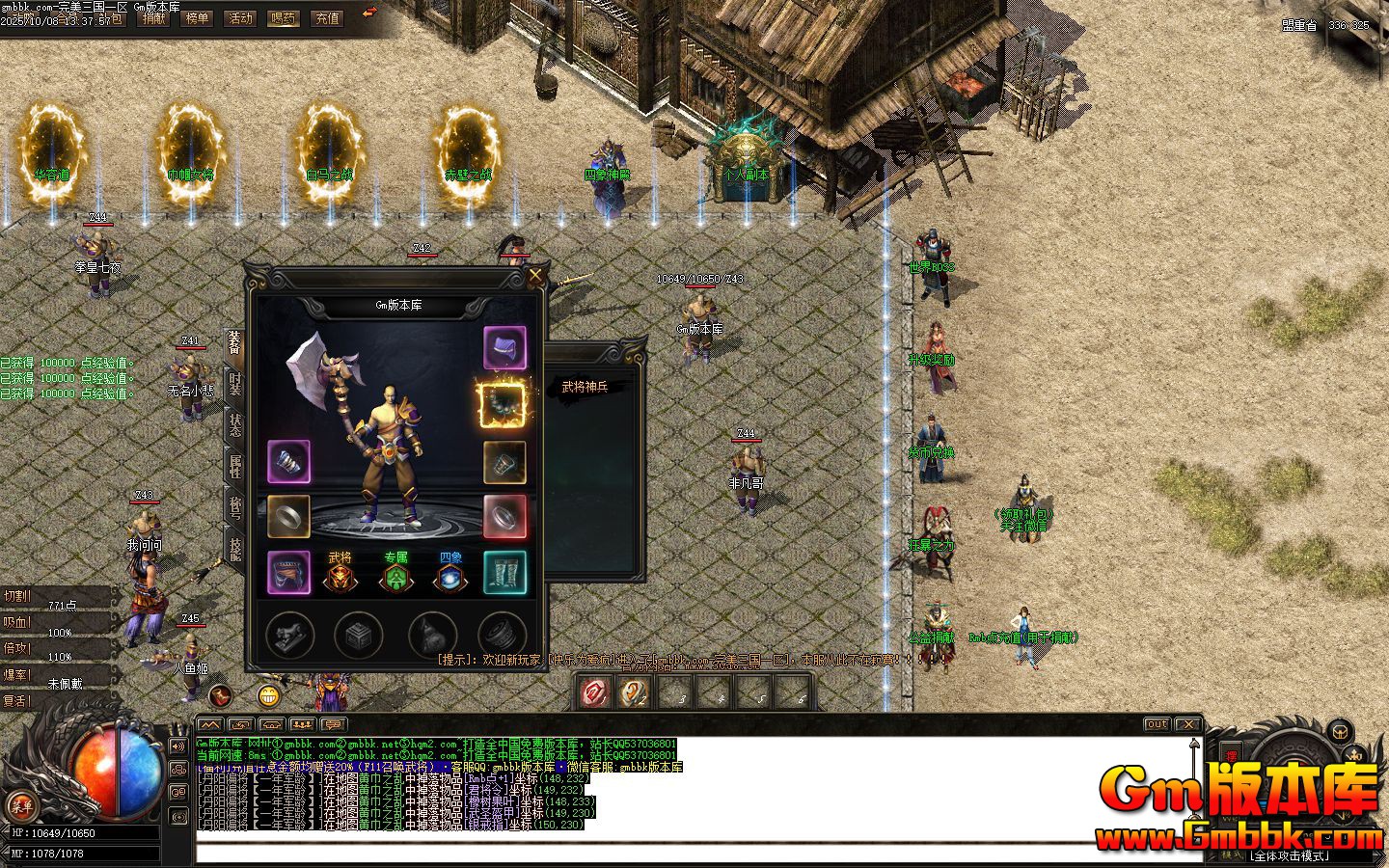
Task: Click the yellow smiley emote button
Action: [x=269, y=694]
